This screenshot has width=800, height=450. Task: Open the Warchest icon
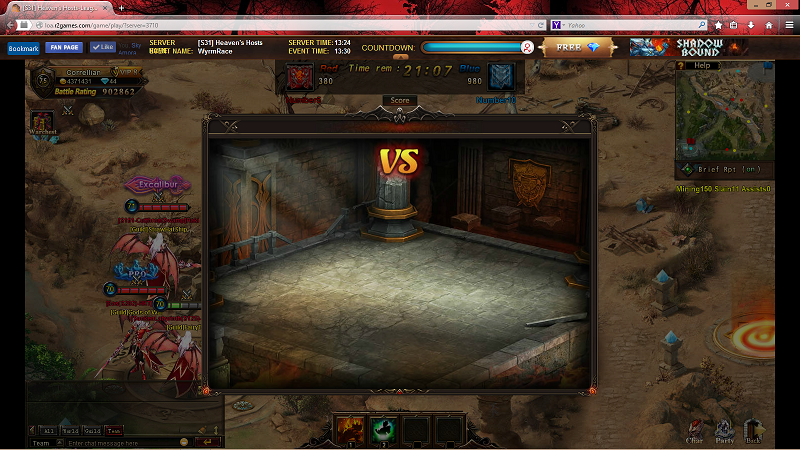pyautogui.click(x=43, y=123)
